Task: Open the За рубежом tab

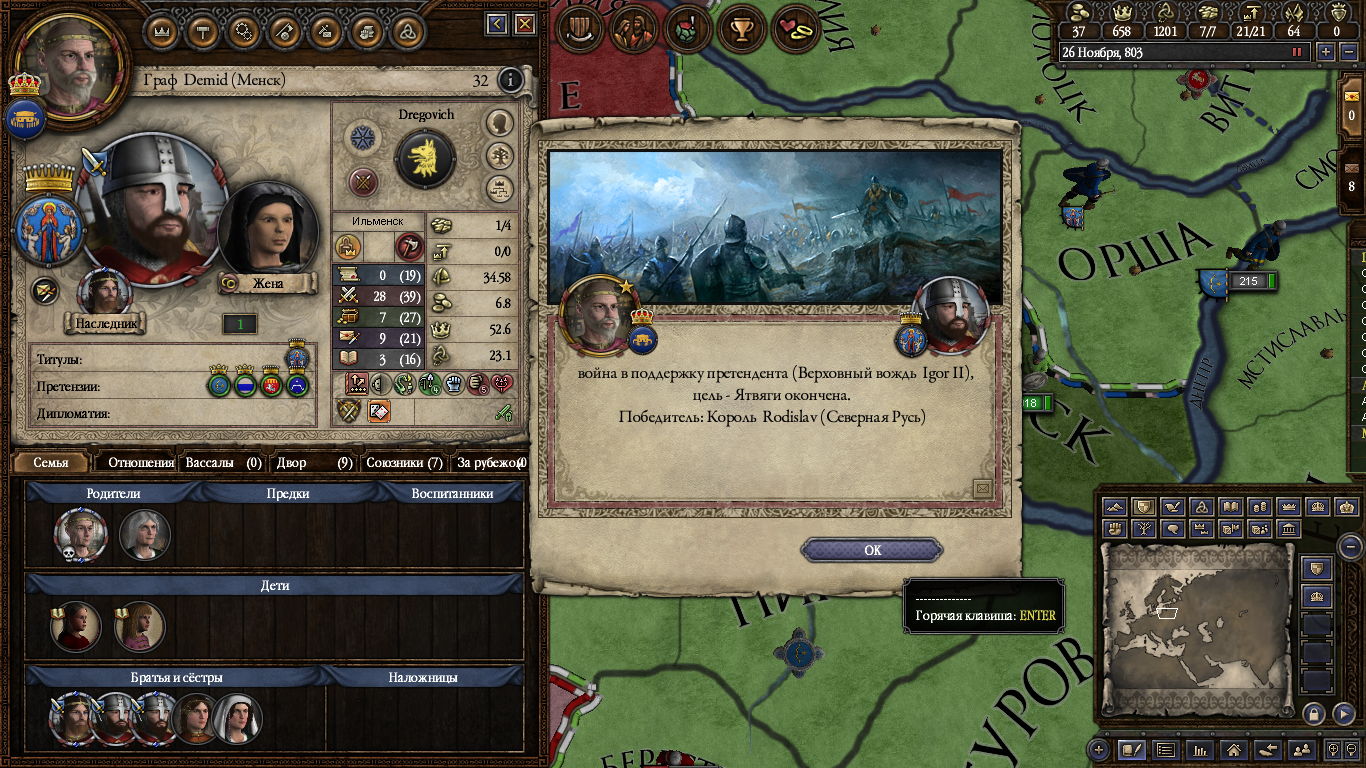Action: [489, 463]
